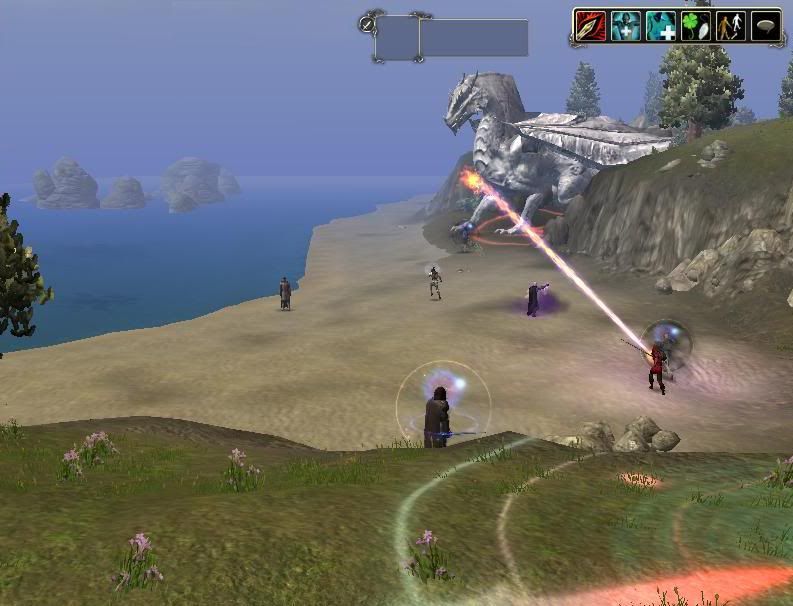Activate the armored figure healing ability
Screen dimensions: 793x606
point(626,26)
